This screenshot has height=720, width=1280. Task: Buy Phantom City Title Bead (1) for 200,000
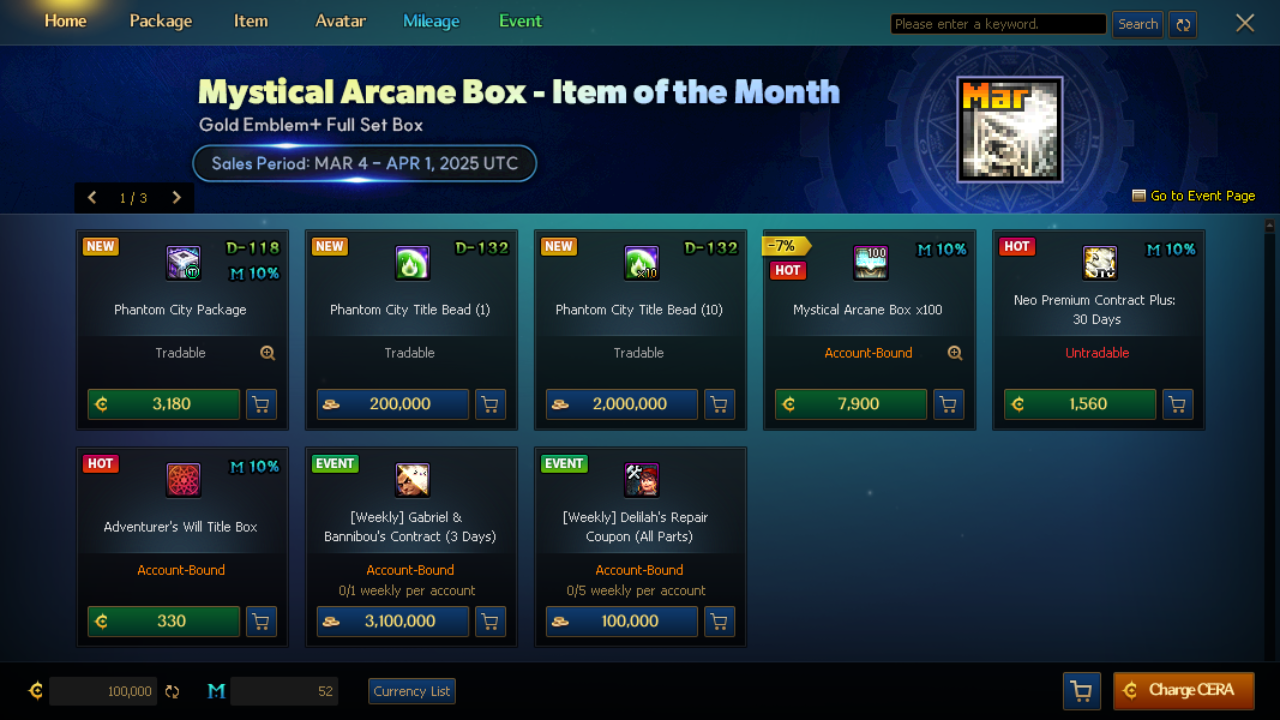(x=393, y=404)
